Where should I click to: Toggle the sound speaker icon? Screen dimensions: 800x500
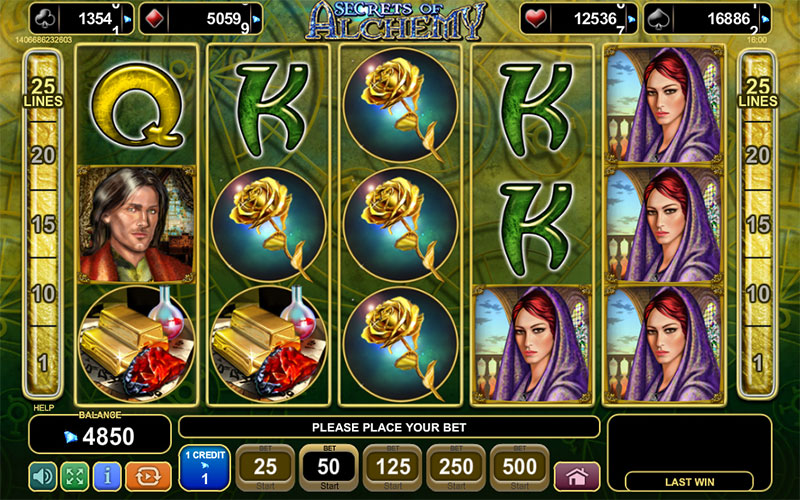[42, 475]
